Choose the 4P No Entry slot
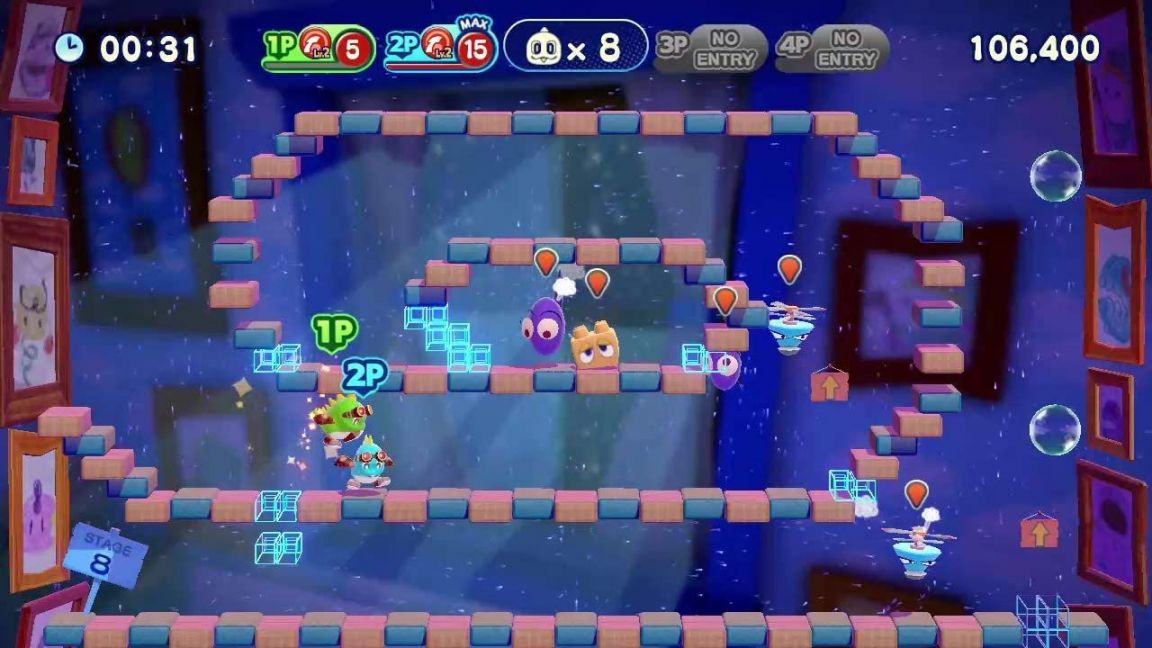 click(x=832, y=48)
